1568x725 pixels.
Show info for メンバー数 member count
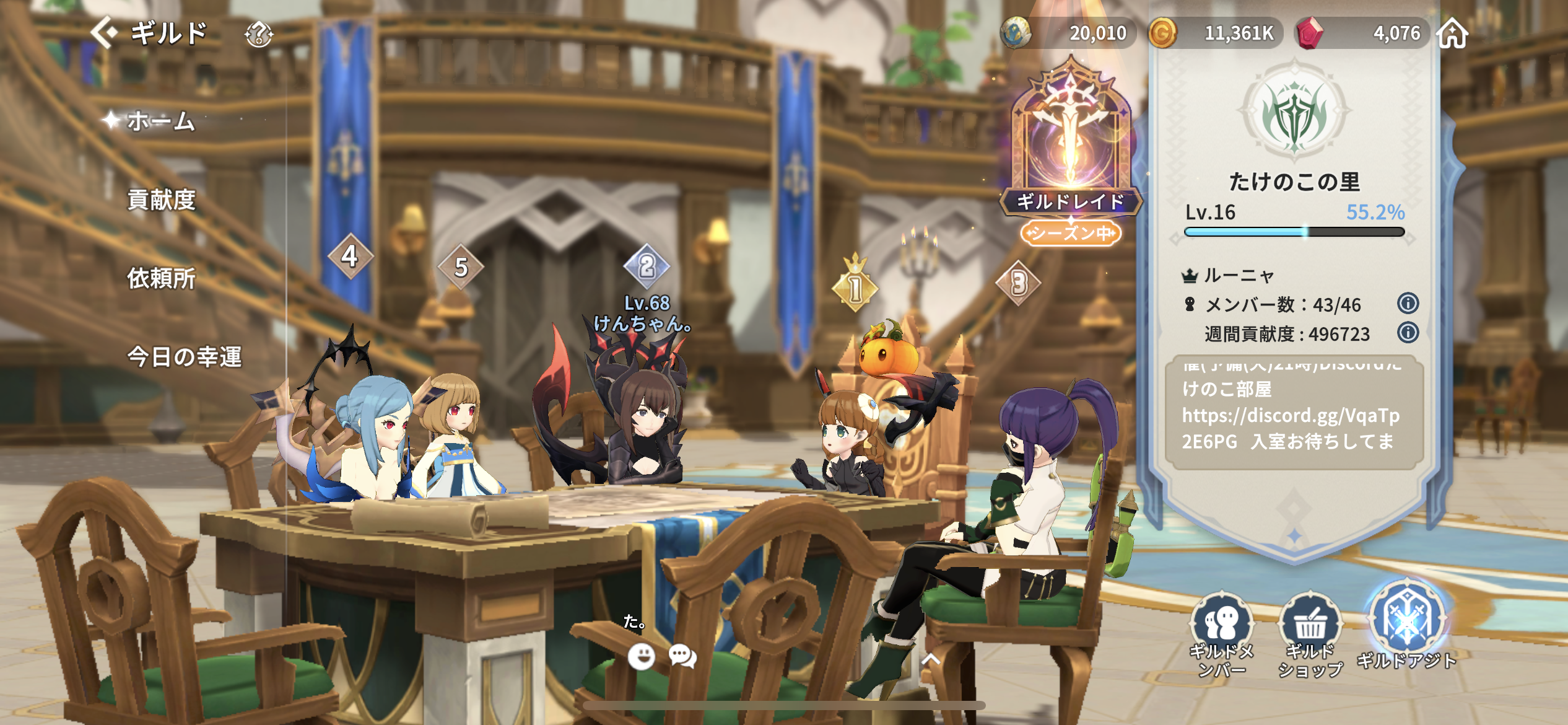coord(1408,304)
